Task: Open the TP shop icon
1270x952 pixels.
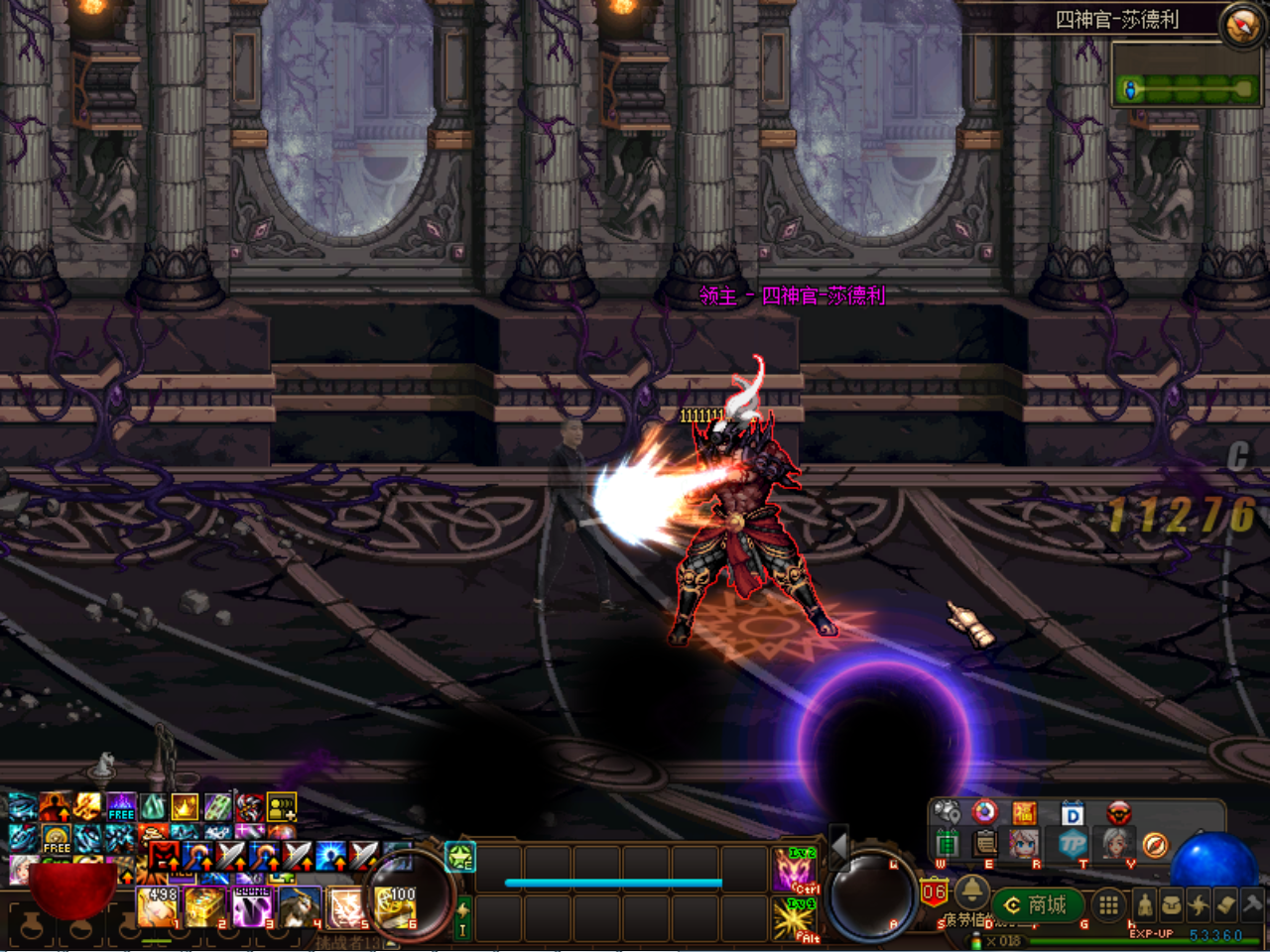Action: tap(1076, 845)
